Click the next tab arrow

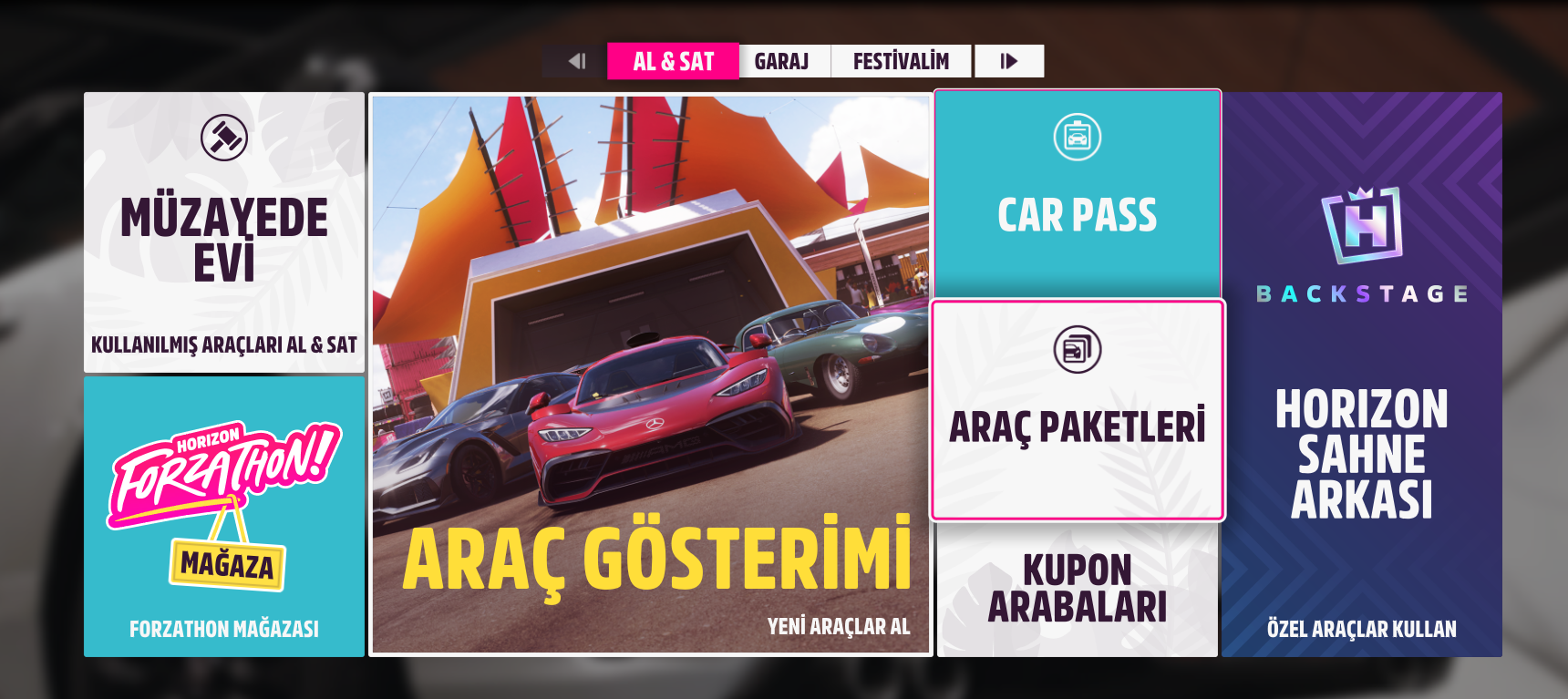(1008, 61)
